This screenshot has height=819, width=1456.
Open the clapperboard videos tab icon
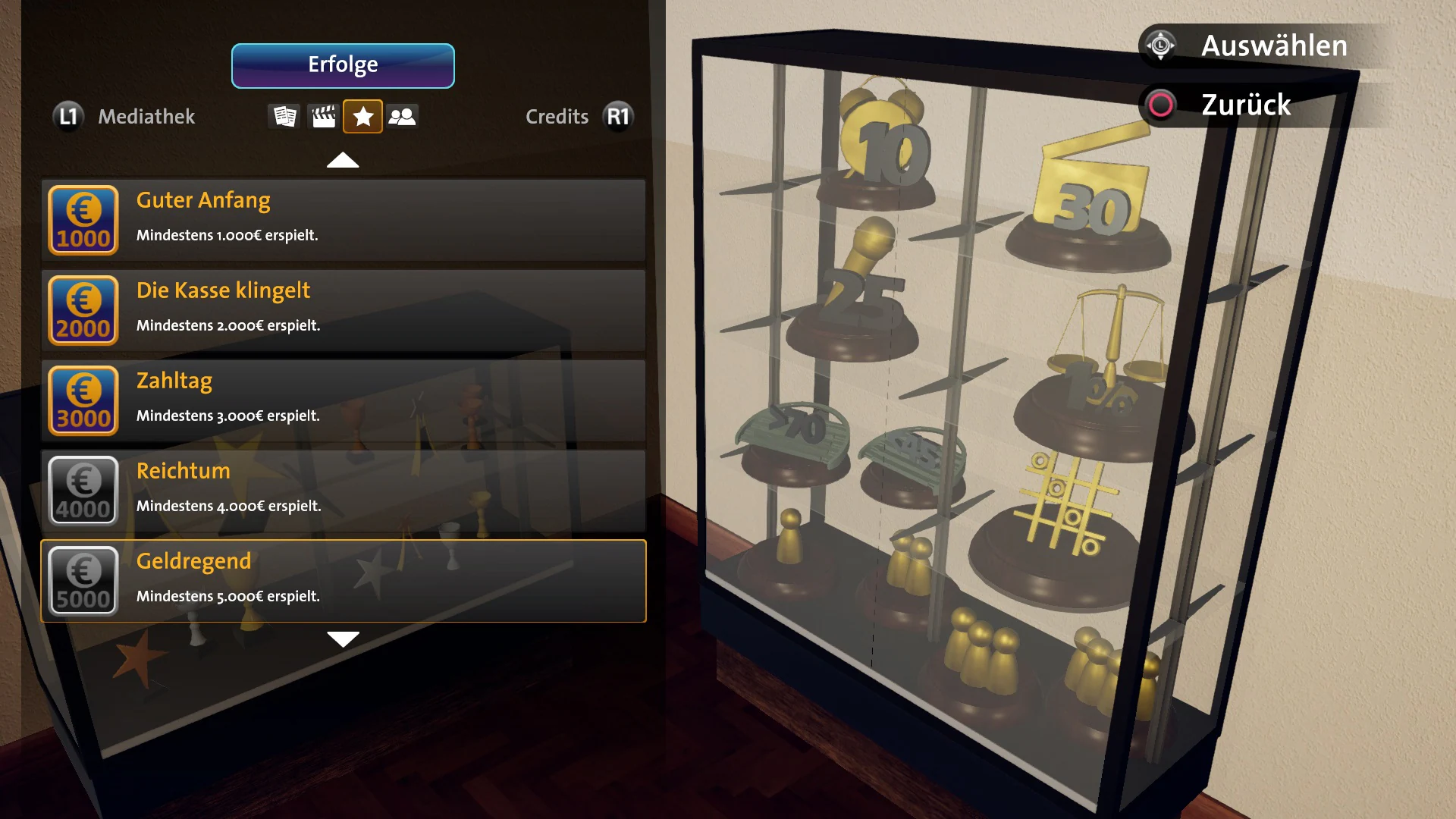point(323,116)
